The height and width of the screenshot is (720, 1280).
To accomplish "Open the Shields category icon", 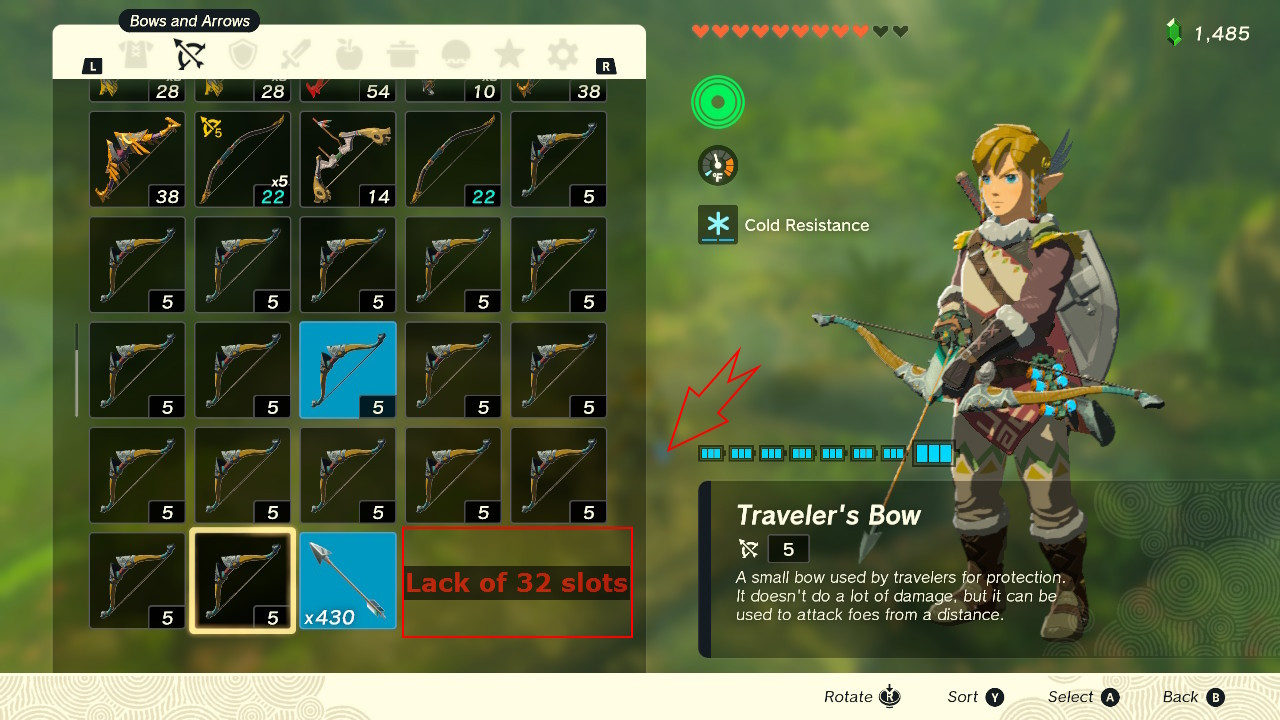I will coord(243,55).
